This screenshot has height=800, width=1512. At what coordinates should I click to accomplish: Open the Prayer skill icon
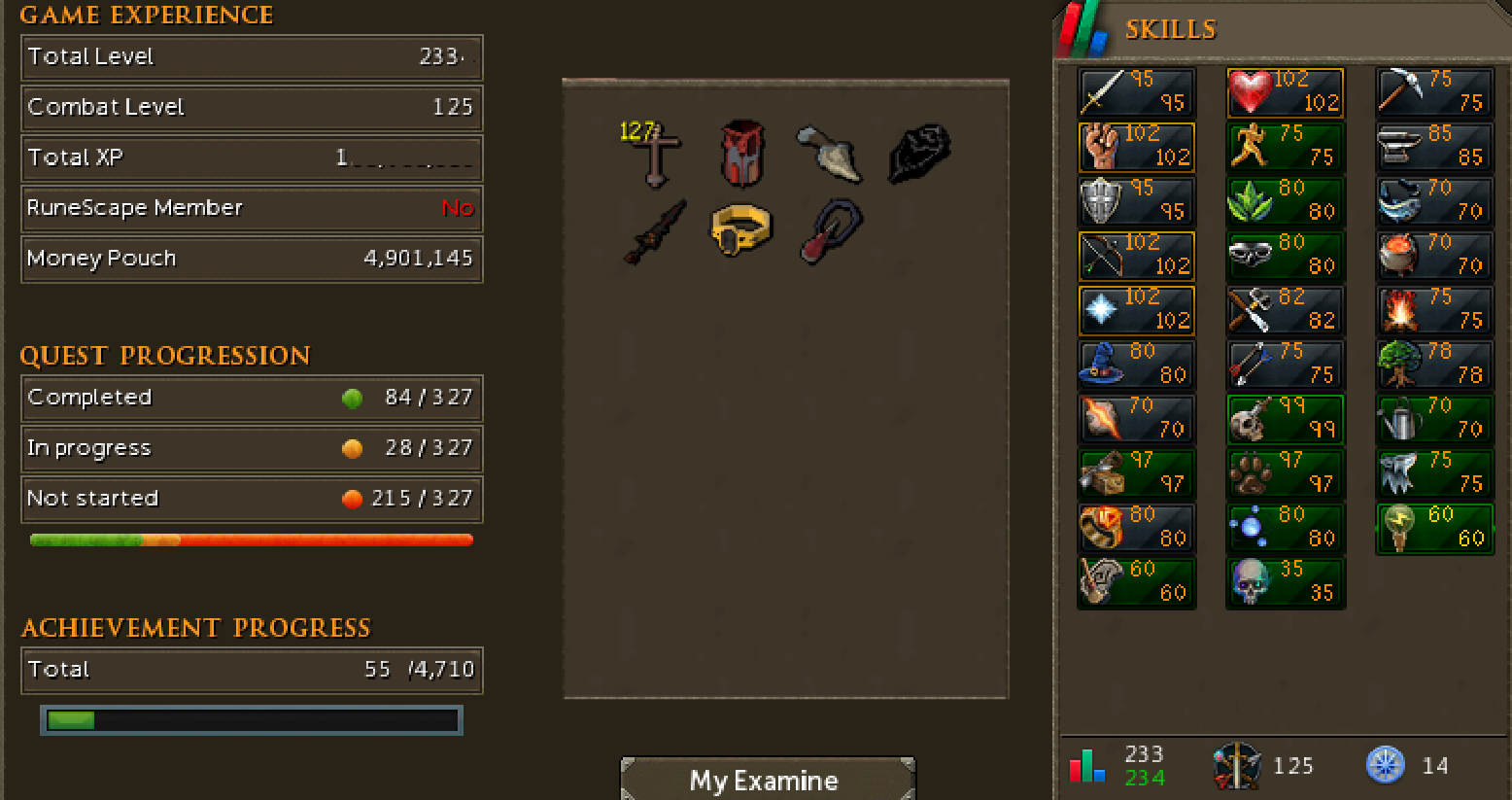[x=1103, y=311]
